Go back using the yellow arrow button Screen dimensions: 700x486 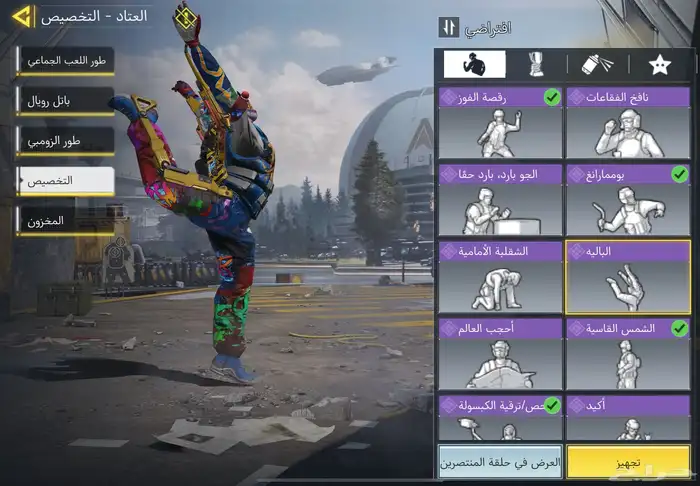[20, 17]
